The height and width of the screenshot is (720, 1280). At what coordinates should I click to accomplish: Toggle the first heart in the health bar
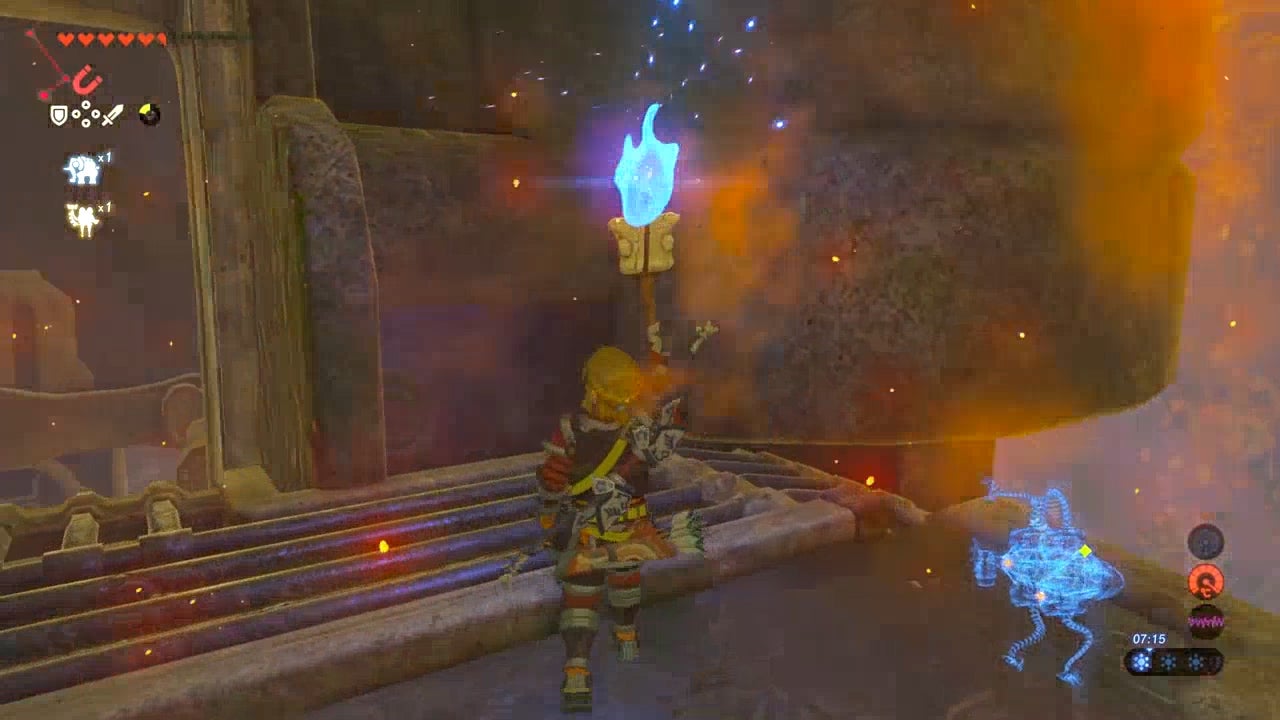pyautogui.click(x=67, y=38)
